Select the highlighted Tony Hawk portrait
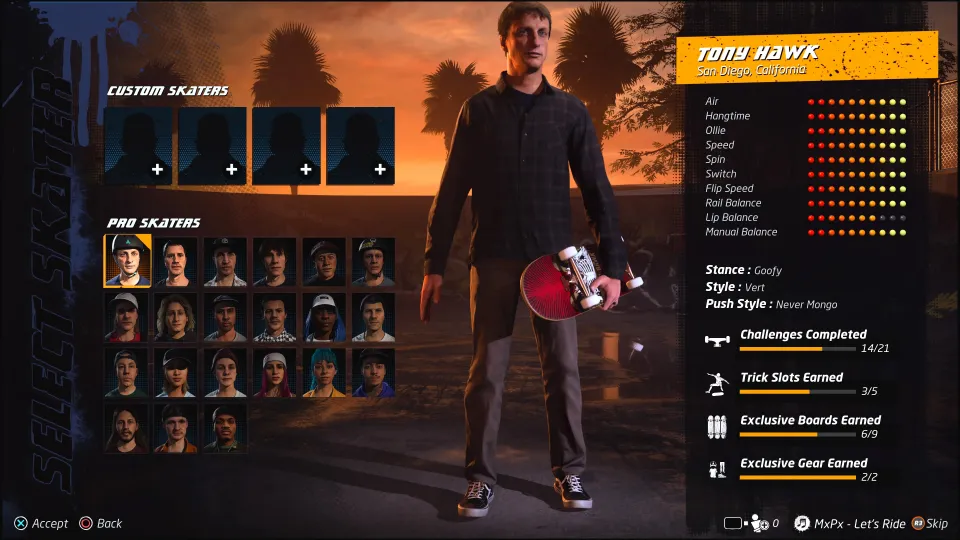 click(128, 261)
